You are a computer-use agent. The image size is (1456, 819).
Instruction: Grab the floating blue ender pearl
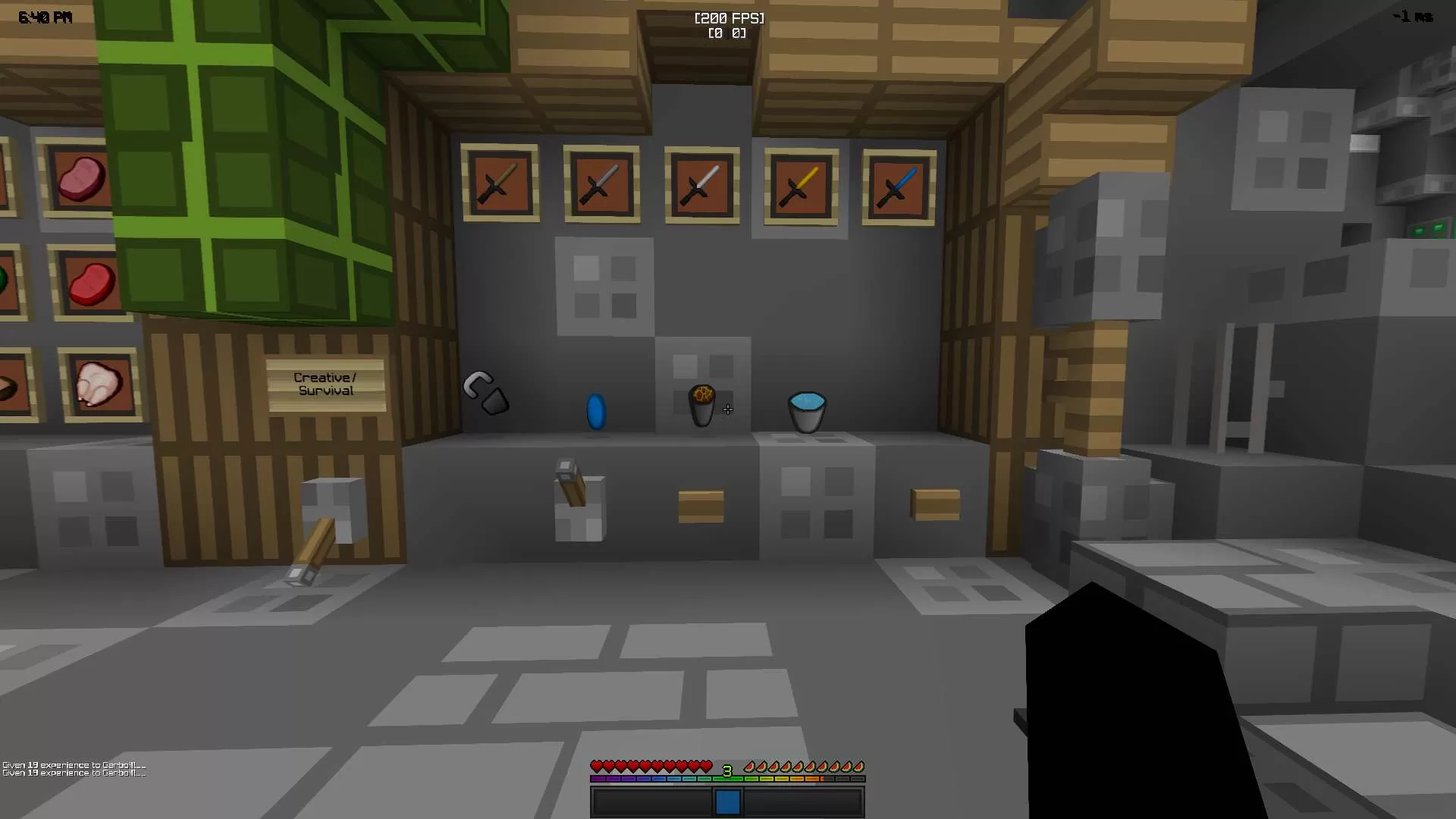coord(597,410)
